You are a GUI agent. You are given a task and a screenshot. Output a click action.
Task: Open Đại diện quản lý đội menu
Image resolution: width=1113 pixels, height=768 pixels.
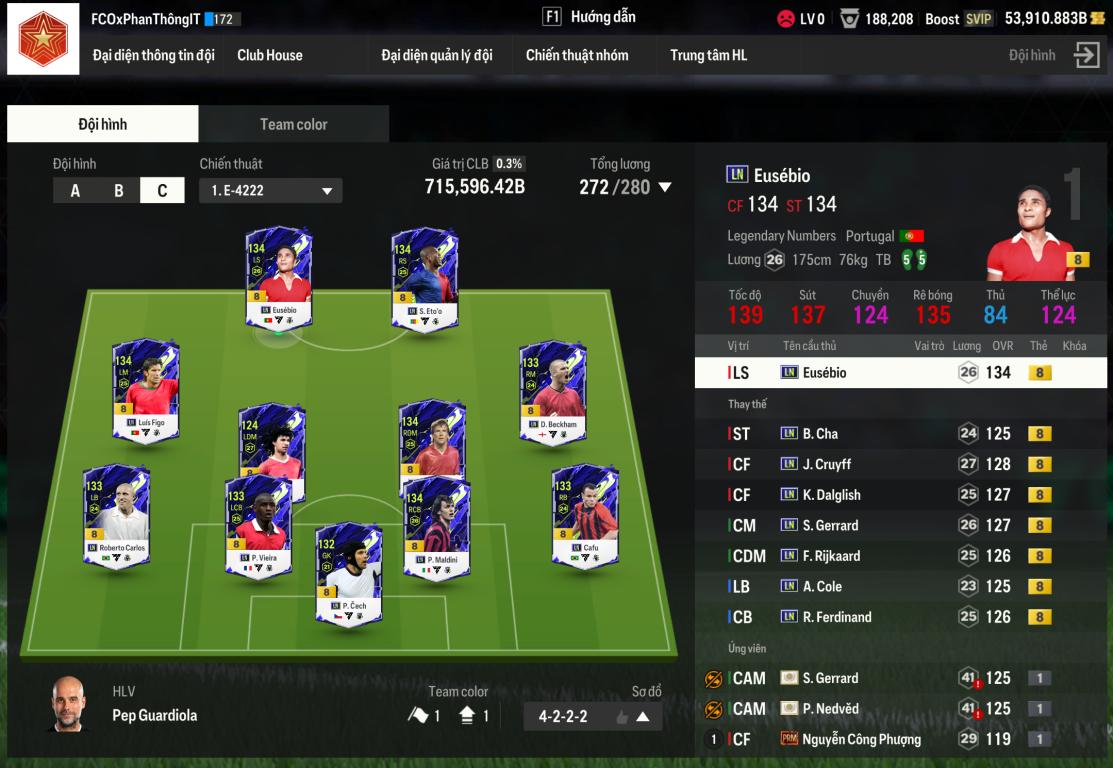436,55
